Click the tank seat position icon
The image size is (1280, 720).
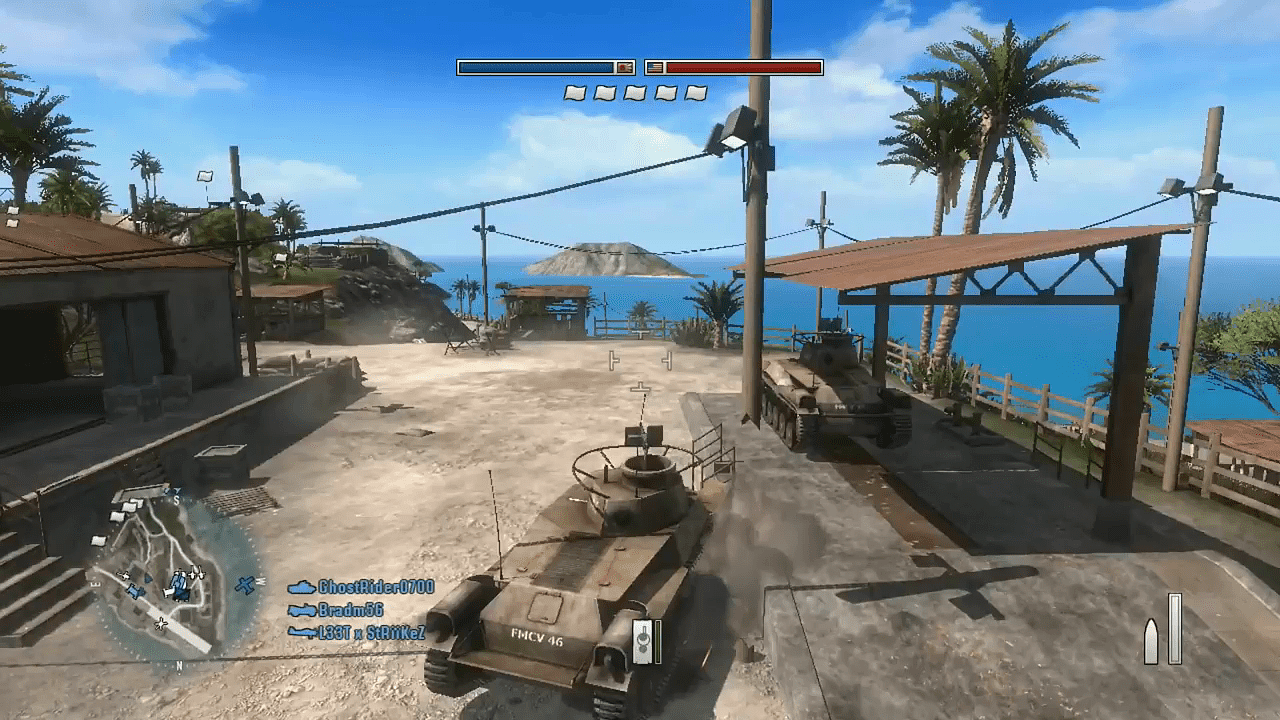coord(644,641)
